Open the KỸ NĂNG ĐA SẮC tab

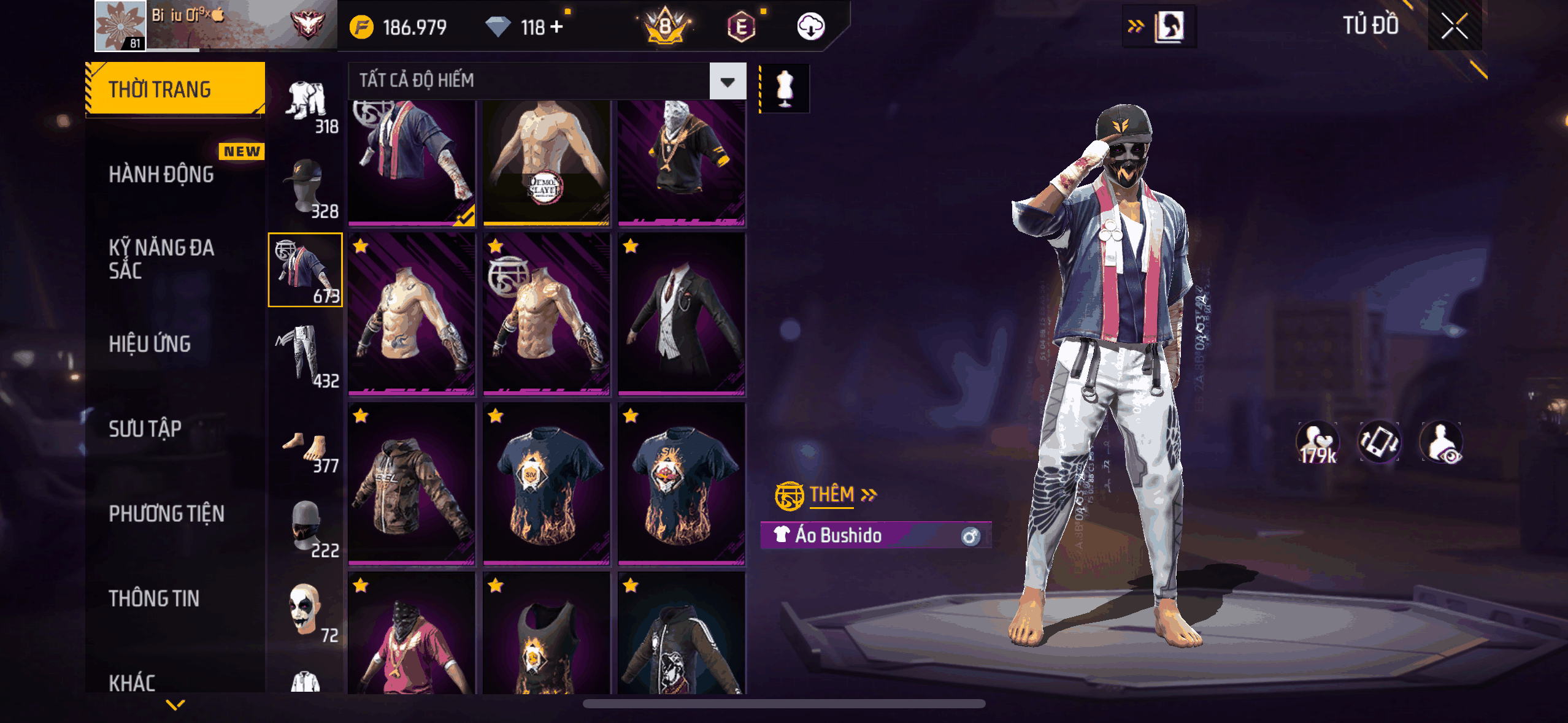coord(161,259)
